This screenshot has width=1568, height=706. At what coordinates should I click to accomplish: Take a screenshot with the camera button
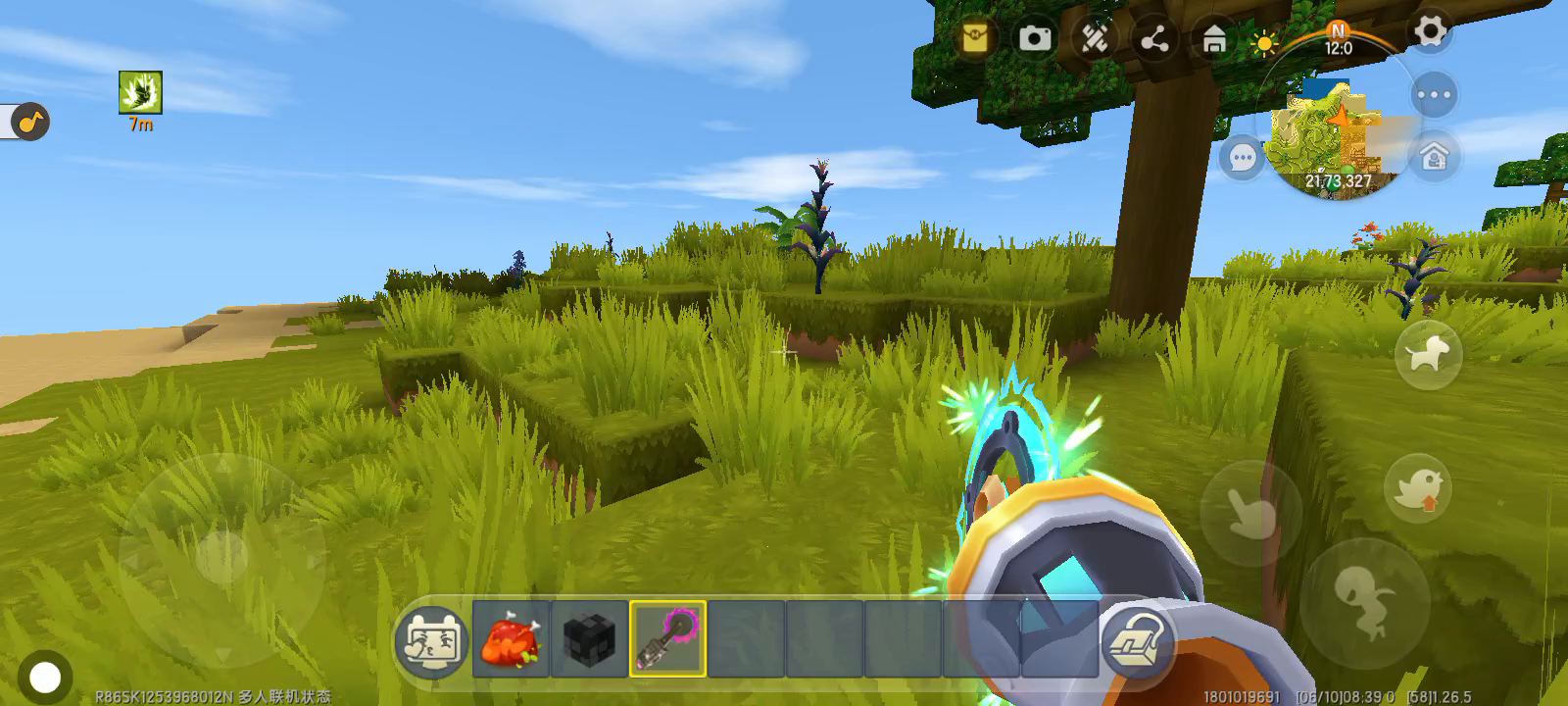pyautogui.click(x=1035, y=38)
